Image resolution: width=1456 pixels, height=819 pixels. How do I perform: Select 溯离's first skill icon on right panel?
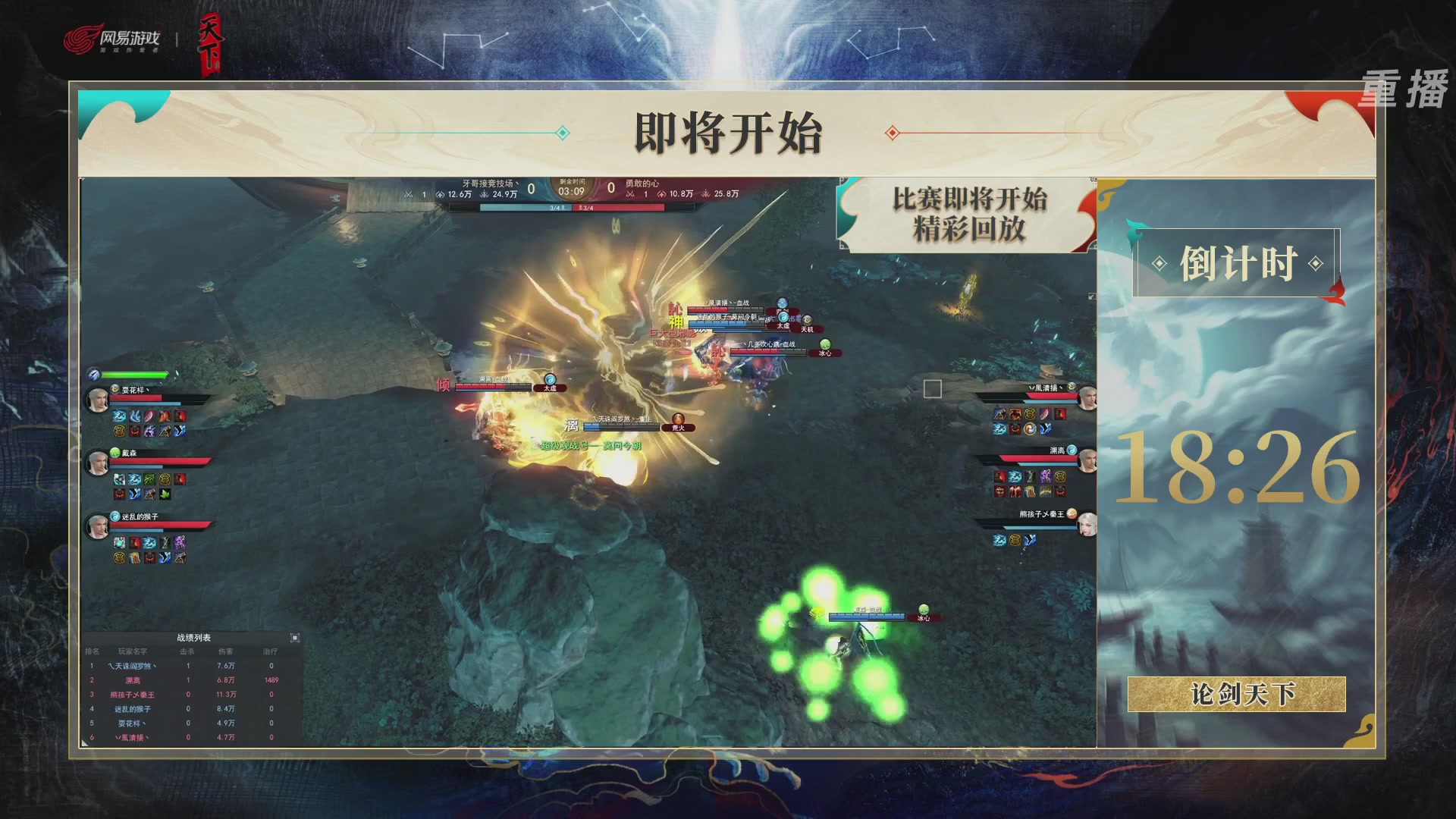[x=1001, y=475]
